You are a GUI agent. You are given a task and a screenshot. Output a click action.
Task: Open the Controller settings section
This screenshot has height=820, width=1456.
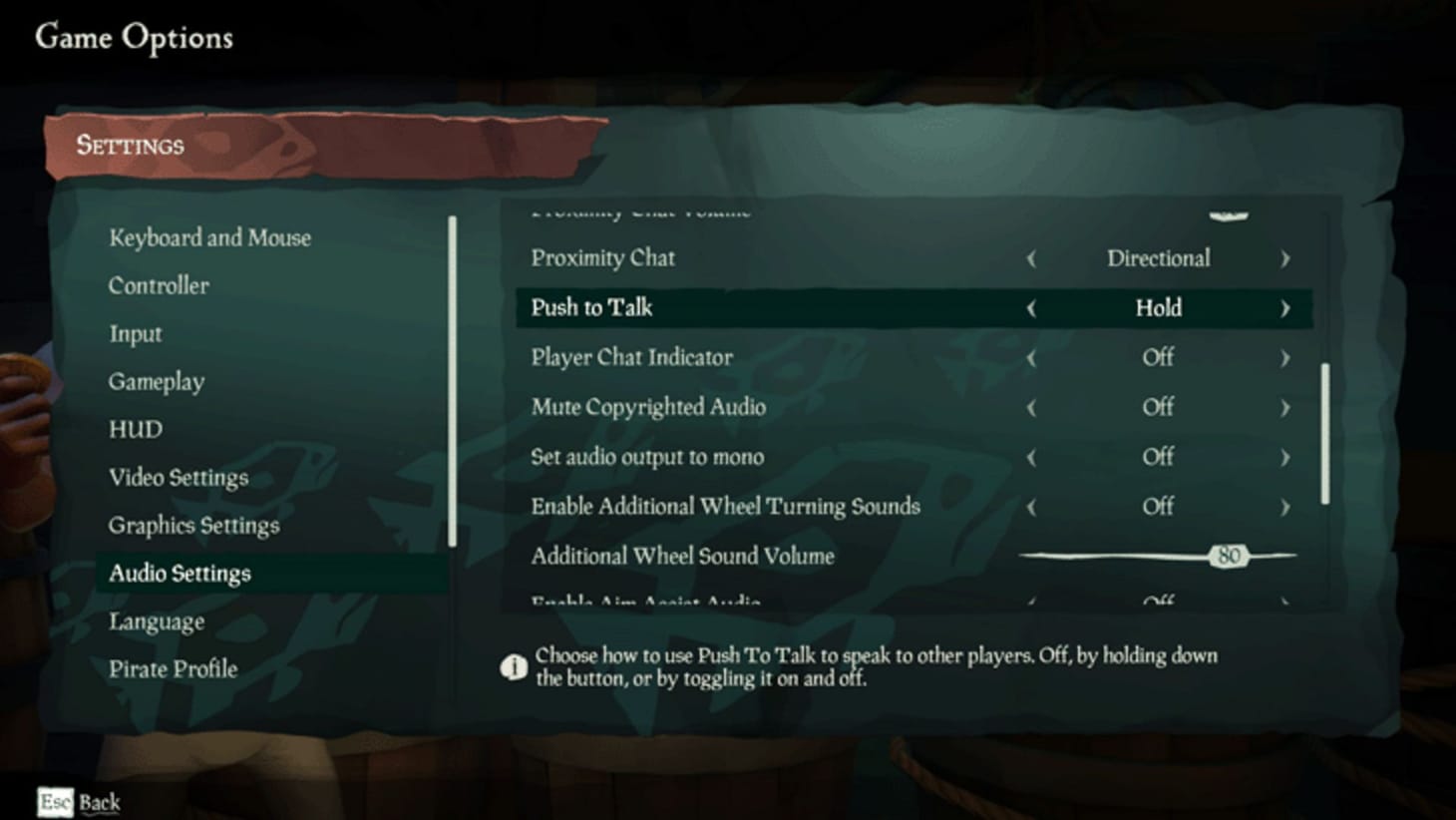159,285
